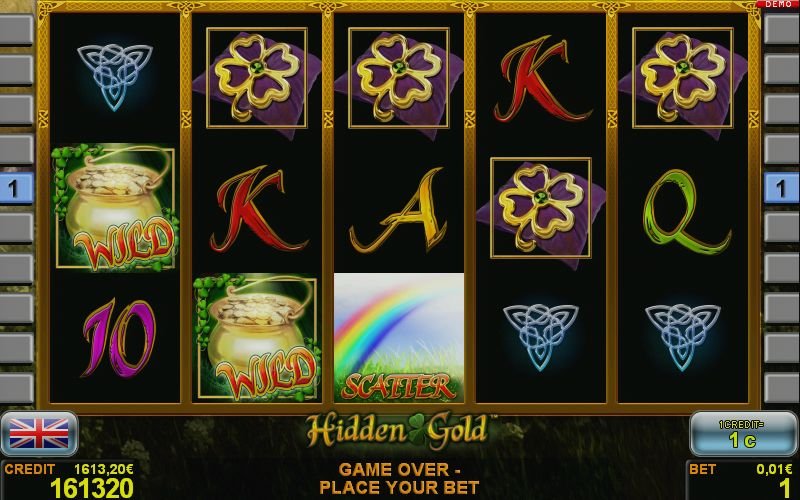Select the blue payline 1 marker beside the left reel
The image size is (800, 500).
[15, 188]
